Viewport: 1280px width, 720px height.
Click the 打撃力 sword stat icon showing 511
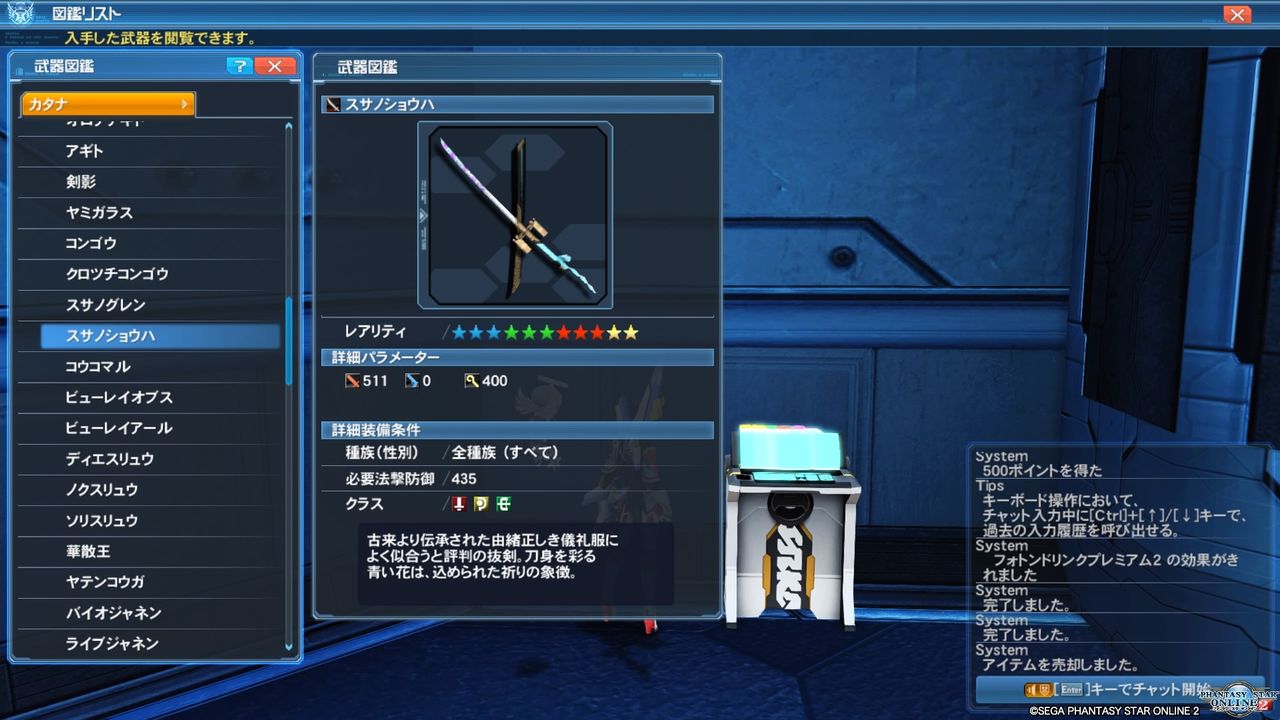click(x=353, y=380)
